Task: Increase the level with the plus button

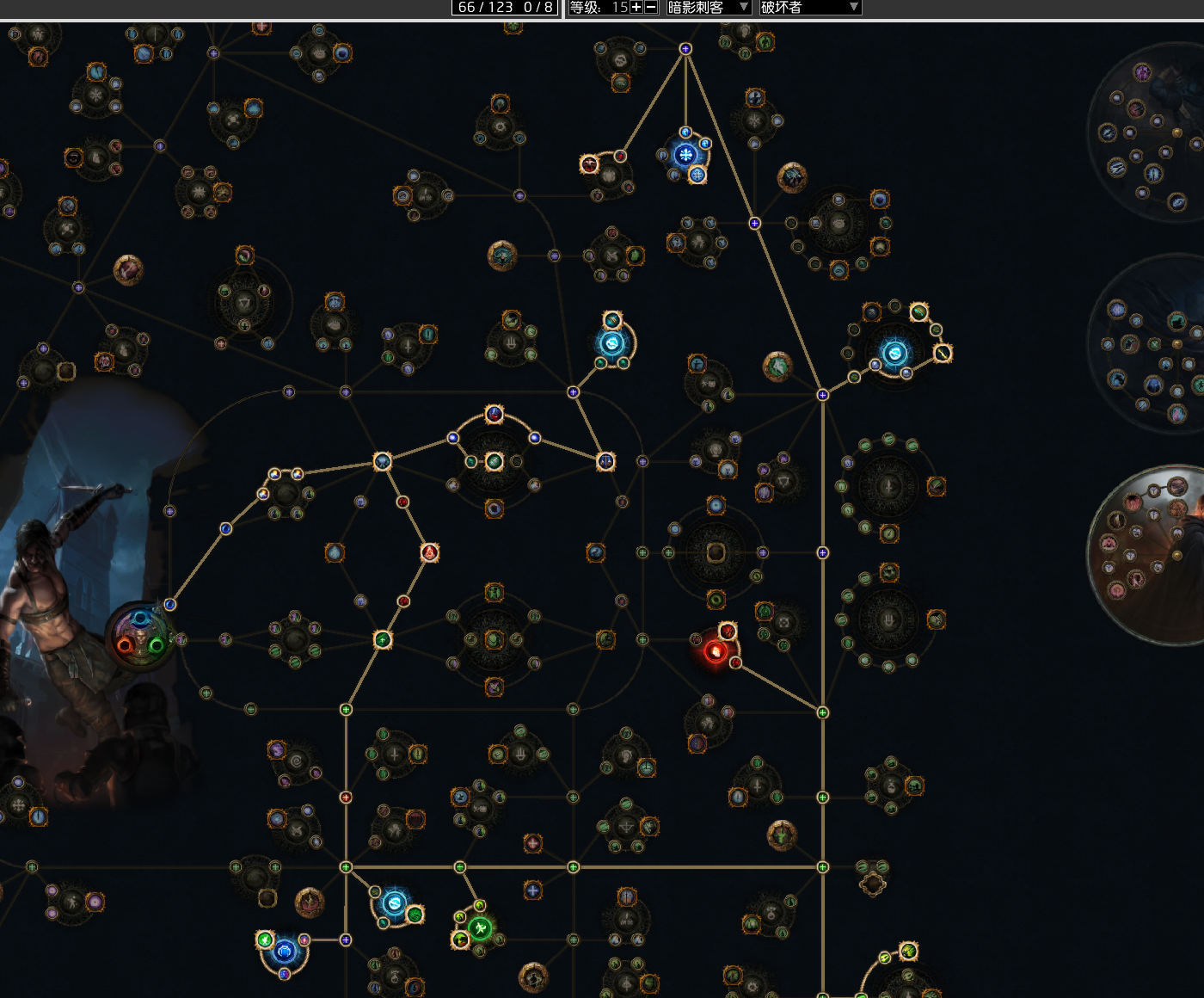Action: point(636,8)
